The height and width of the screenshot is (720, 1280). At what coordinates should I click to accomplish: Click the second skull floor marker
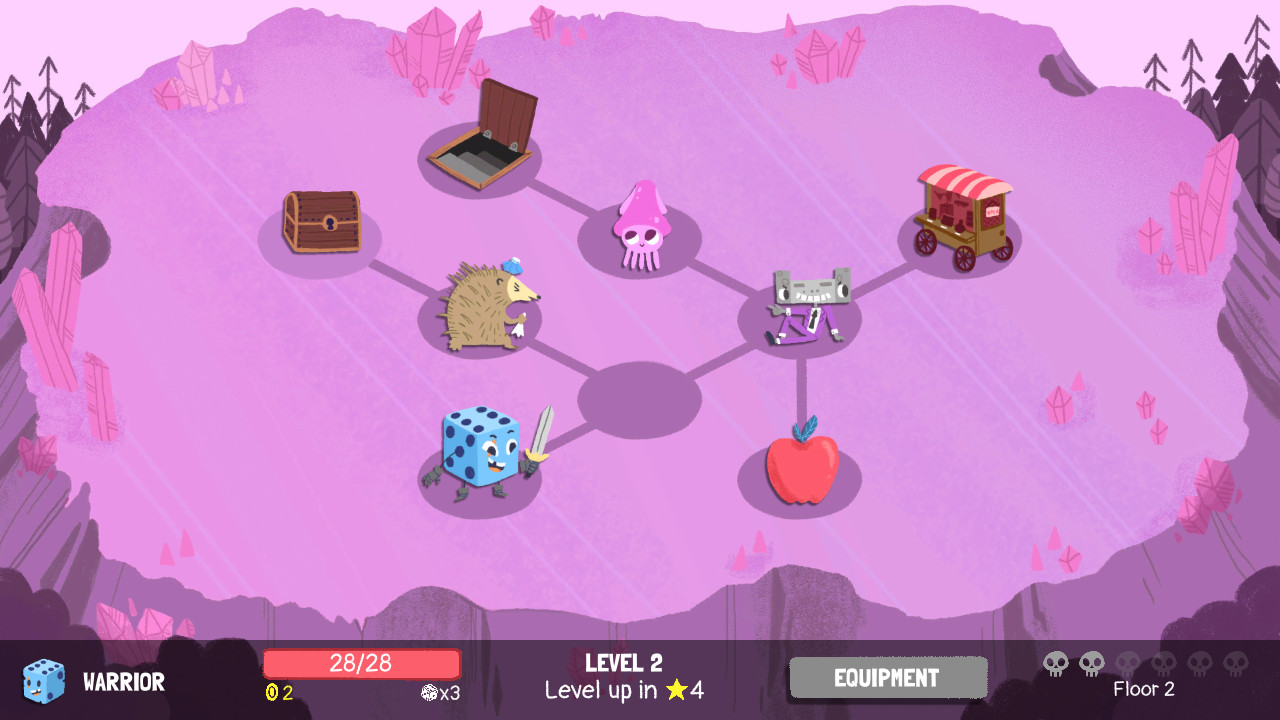pyautogui.click(x=1092, y=662)
